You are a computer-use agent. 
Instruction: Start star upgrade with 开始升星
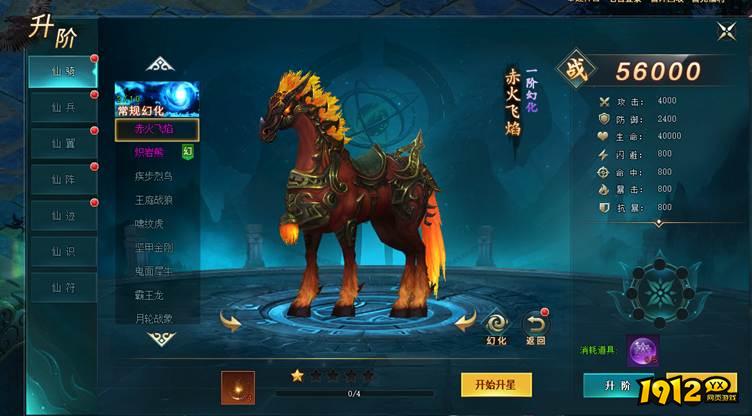click(x=495, y=384)
